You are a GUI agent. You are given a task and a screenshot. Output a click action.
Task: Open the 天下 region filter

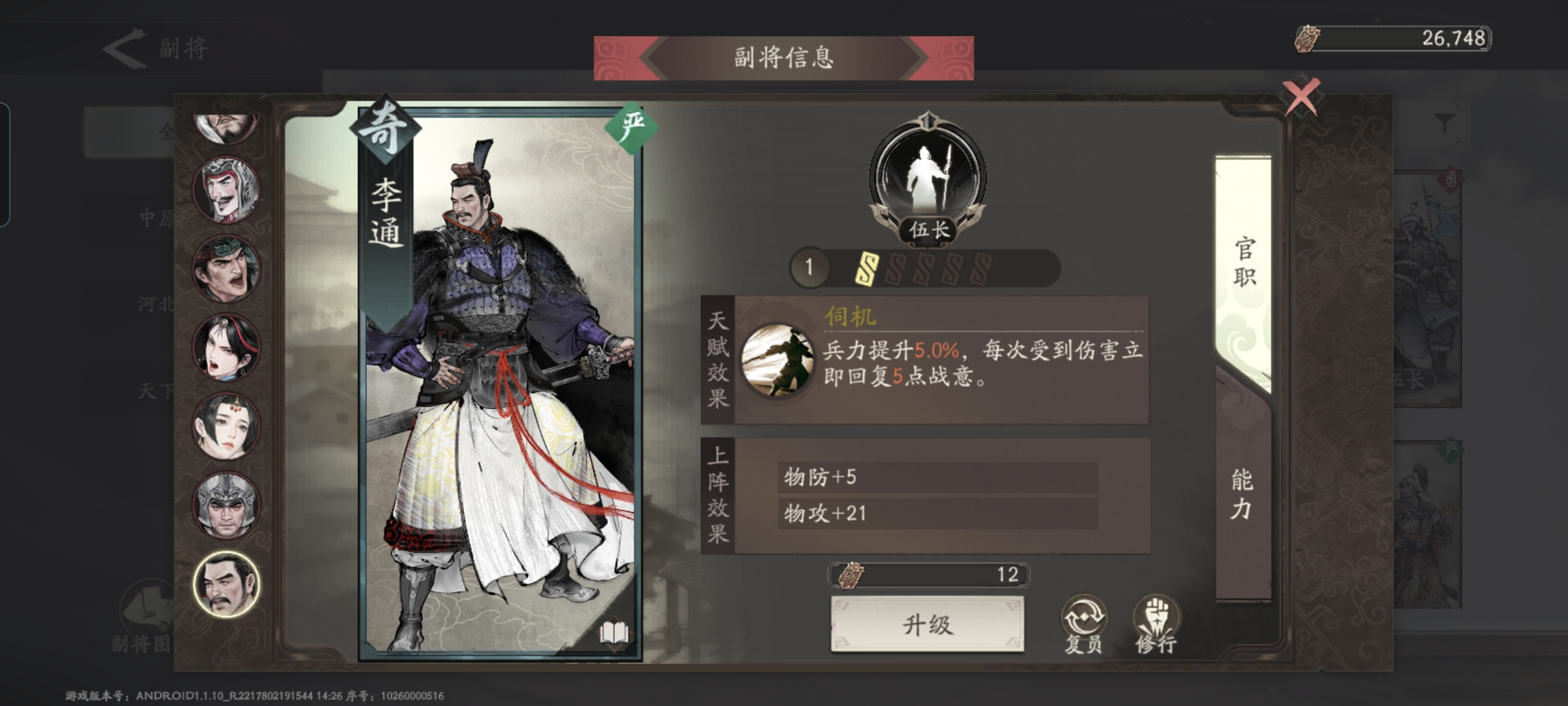coord(155,390)
